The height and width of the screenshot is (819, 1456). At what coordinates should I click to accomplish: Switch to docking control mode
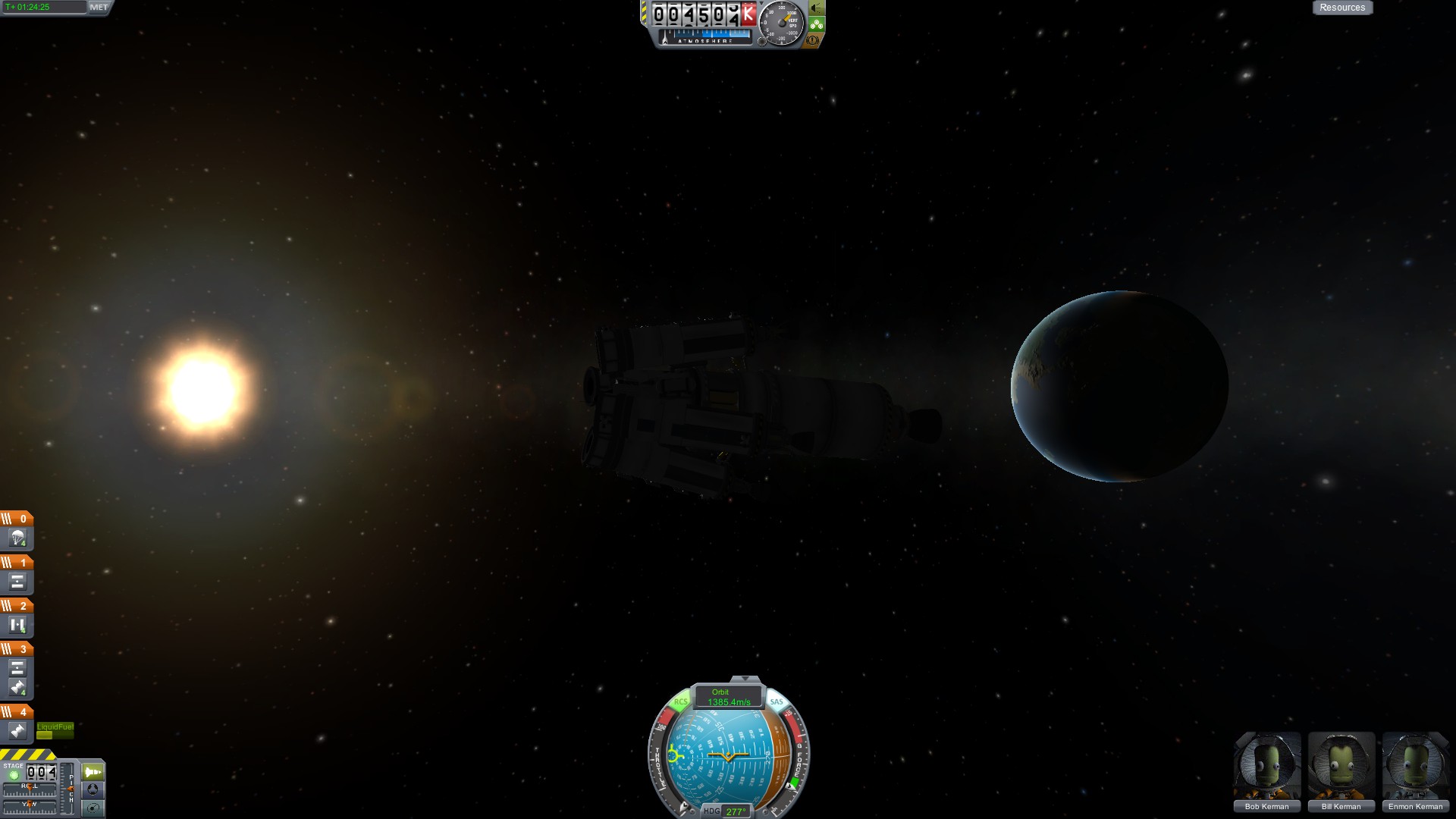[x=93, y=789]
